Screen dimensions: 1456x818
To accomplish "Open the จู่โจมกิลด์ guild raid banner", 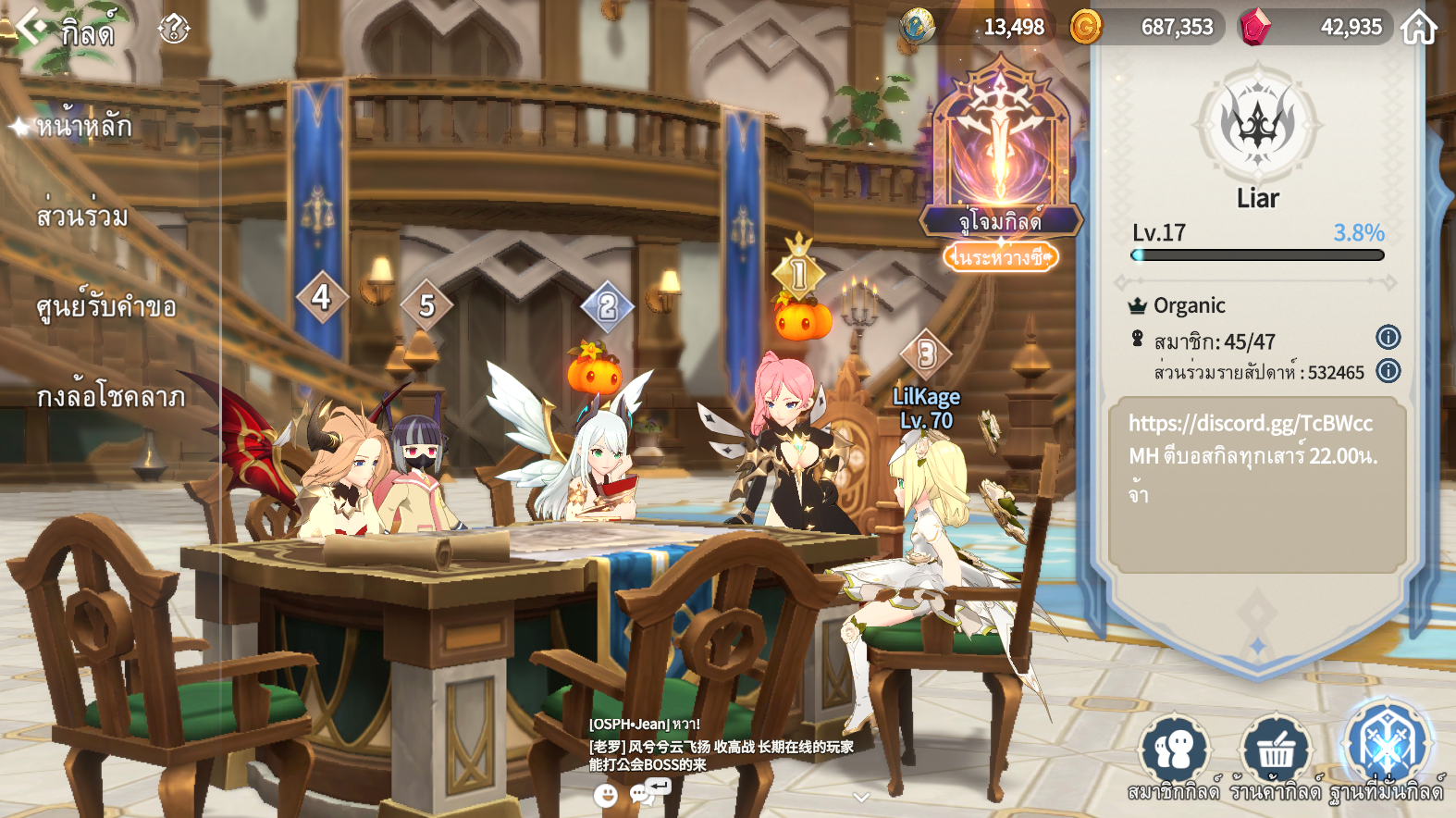I will point(1001,157).
